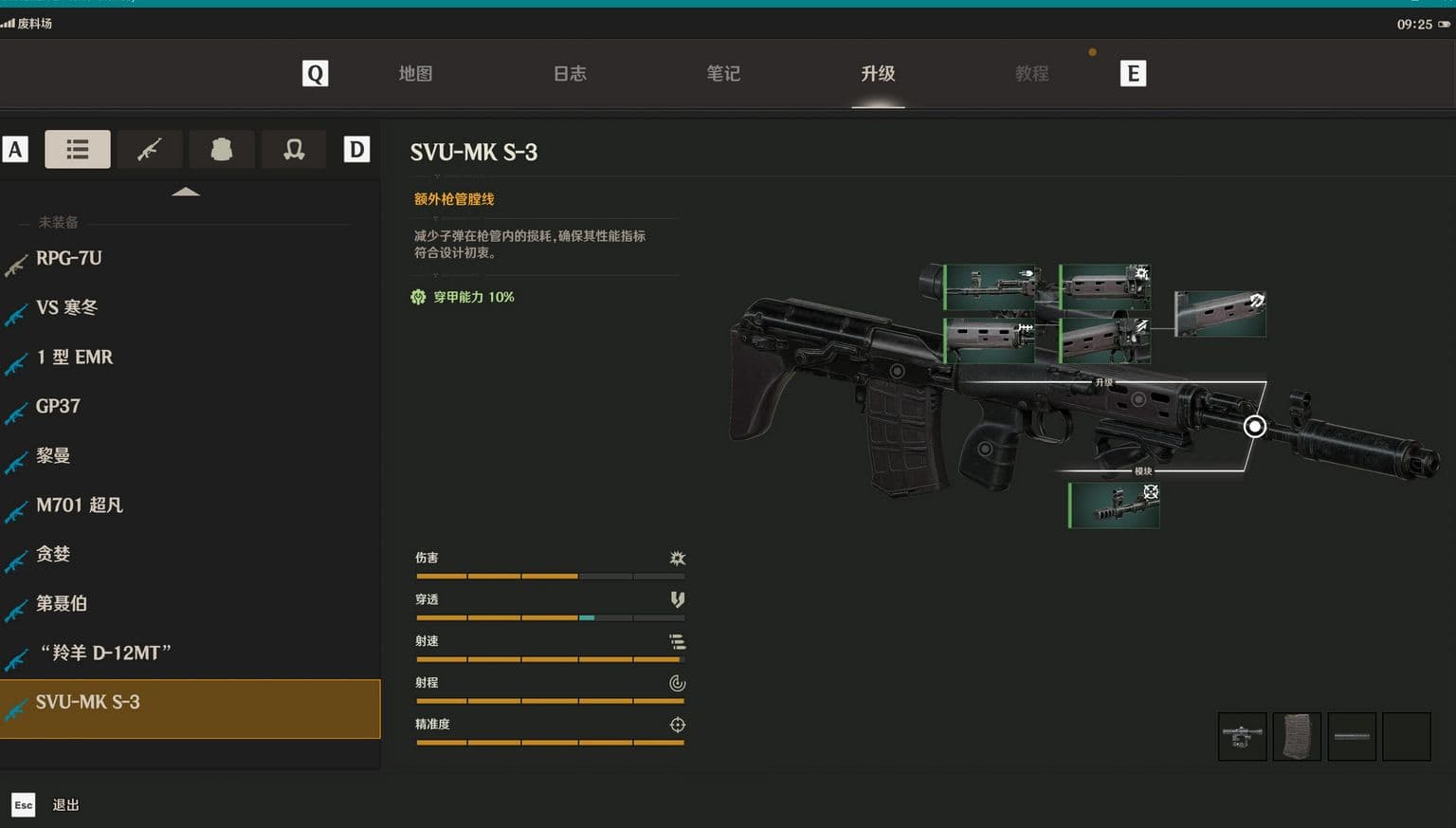The image size is (1456, 828).
Task: Switch to the 地图 tab
Action: click(x=415, y=74)
